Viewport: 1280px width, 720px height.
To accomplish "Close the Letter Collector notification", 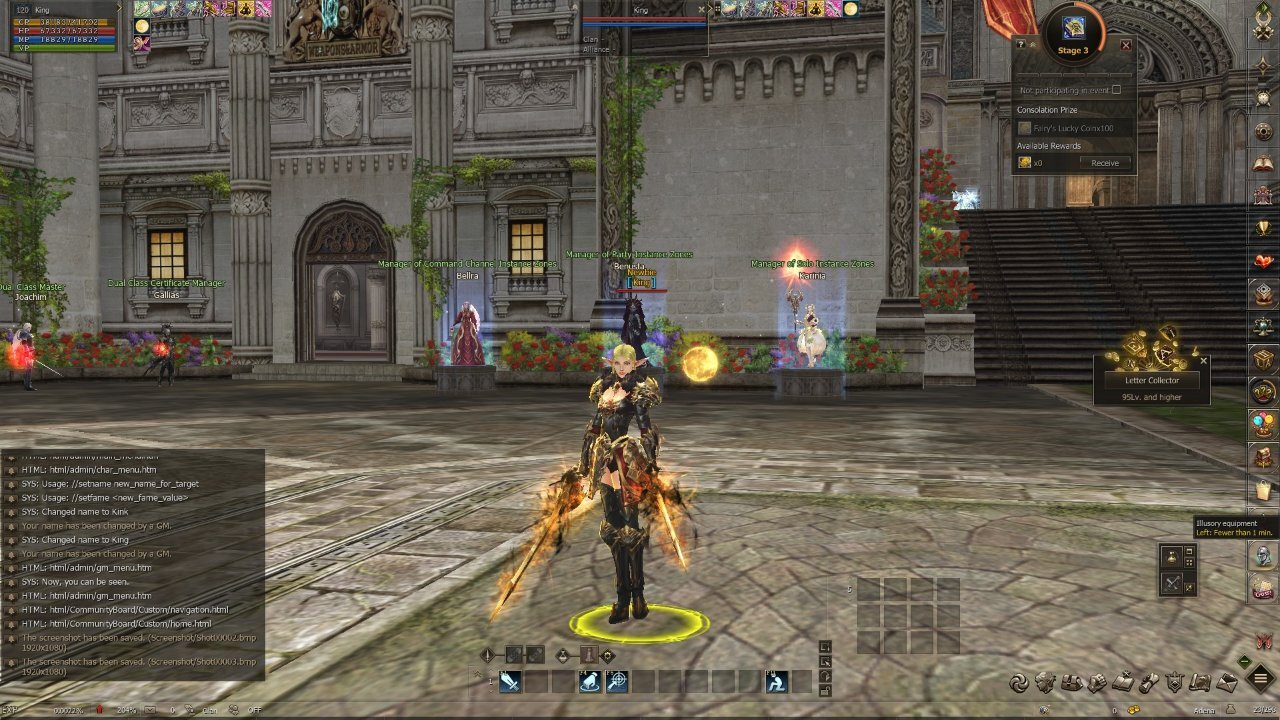I will [1203, 361].
